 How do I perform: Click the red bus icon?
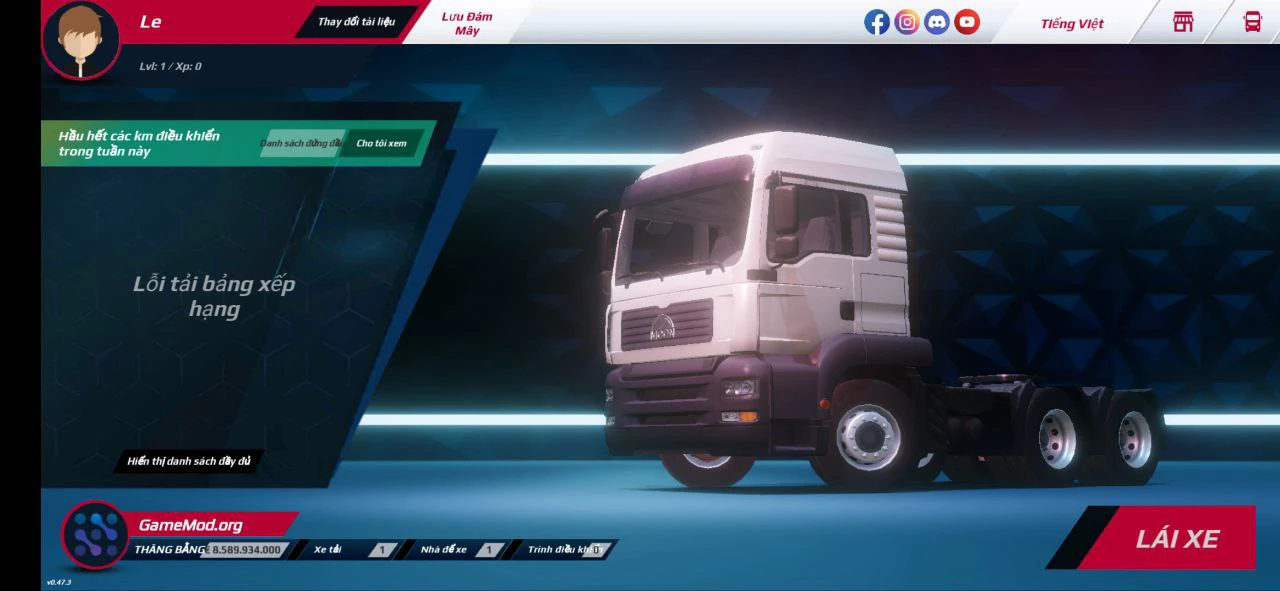tap(1252, 22)
